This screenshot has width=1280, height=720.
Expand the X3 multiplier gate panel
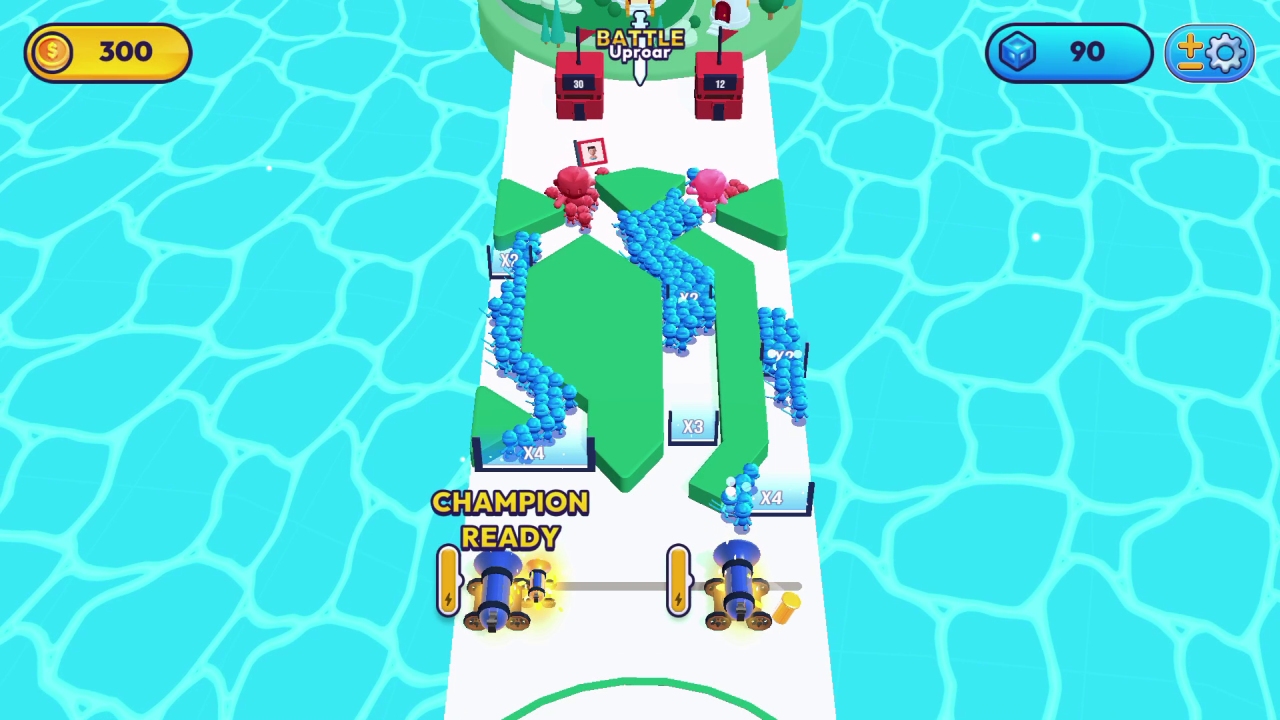pos(694,428)
